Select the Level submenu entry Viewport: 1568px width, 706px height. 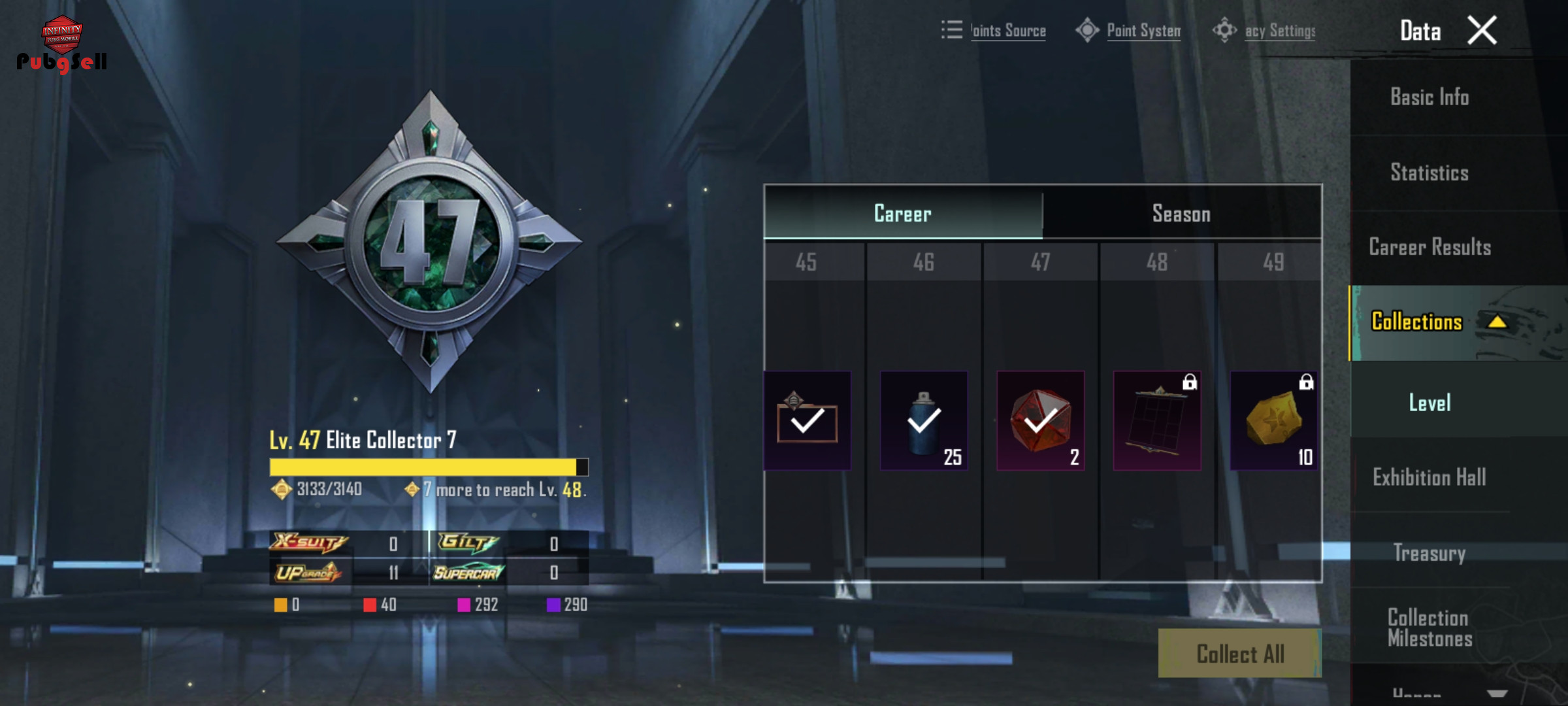[x=1429, y=403]
